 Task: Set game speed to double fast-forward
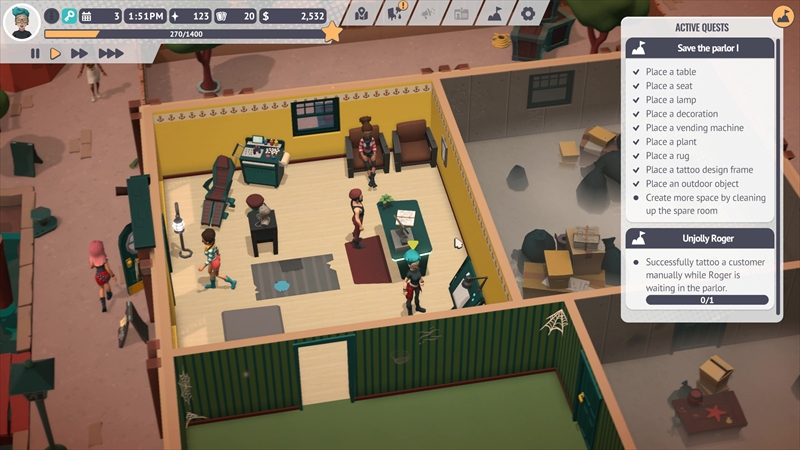[80, 53]
